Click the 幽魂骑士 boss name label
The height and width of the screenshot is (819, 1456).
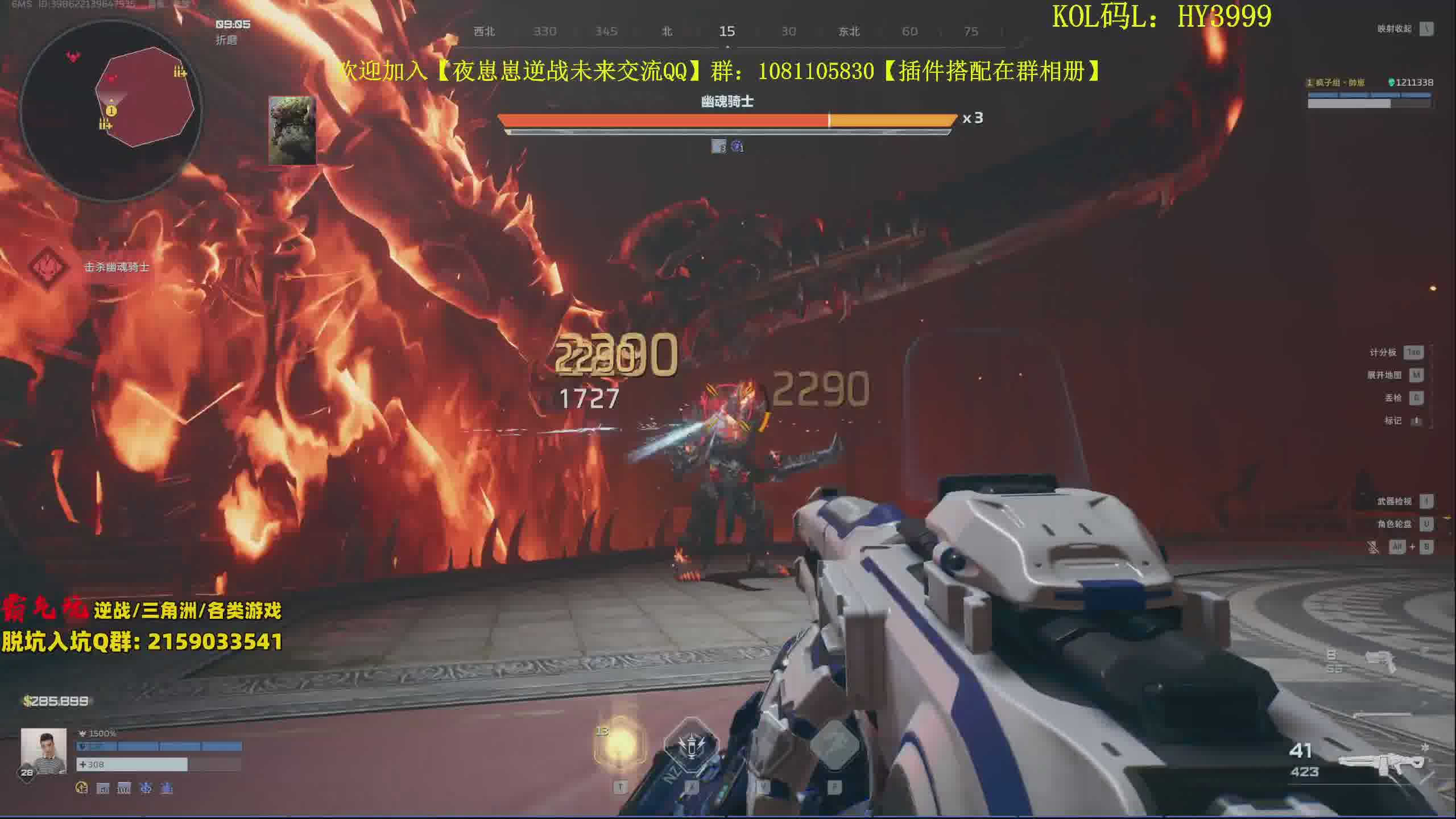727,102
